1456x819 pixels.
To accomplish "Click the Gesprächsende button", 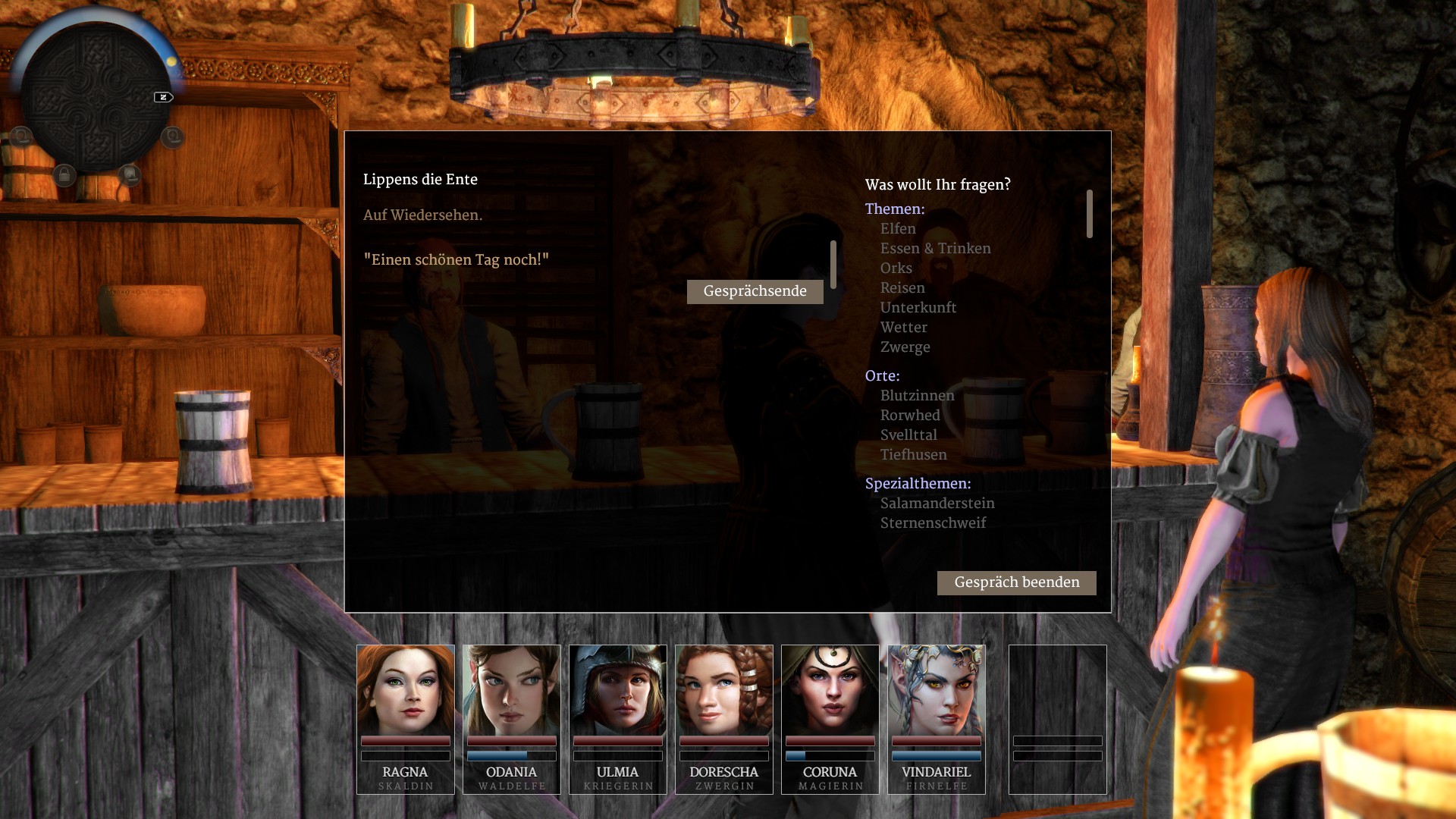I will 755,291.
